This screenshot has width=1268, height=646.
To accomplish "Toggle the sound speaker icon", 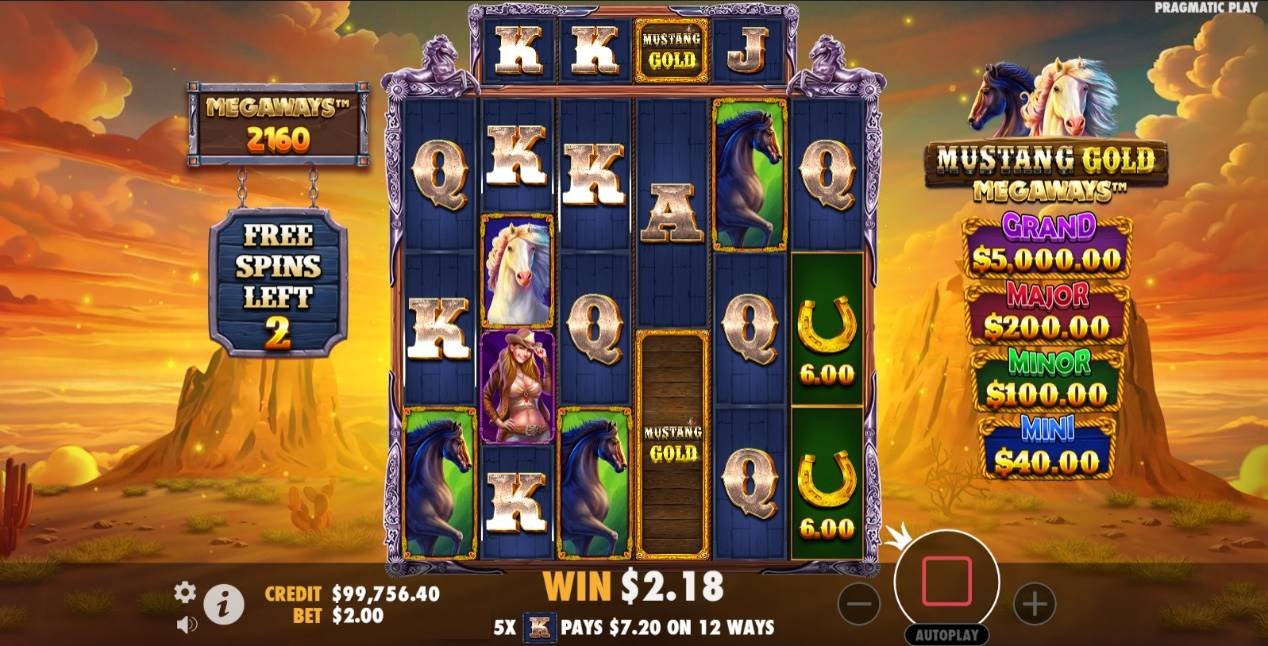I will (186, 625).
